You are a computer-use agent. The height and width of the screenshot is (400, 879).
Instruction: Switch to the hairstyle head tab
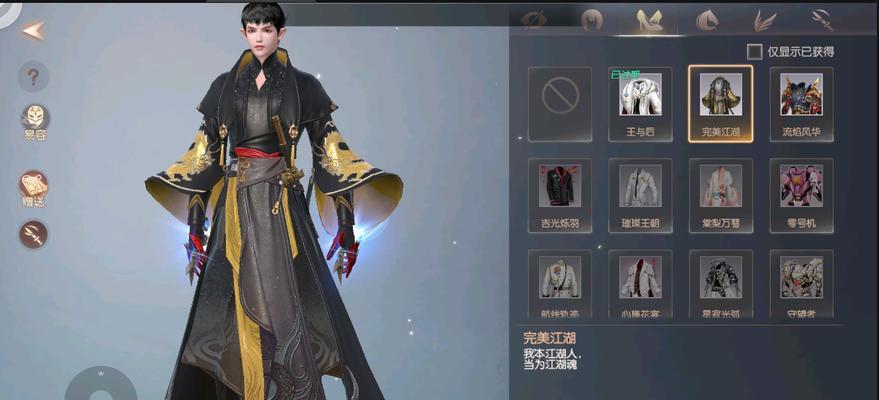pyautogui.click(x=592, y=19)
